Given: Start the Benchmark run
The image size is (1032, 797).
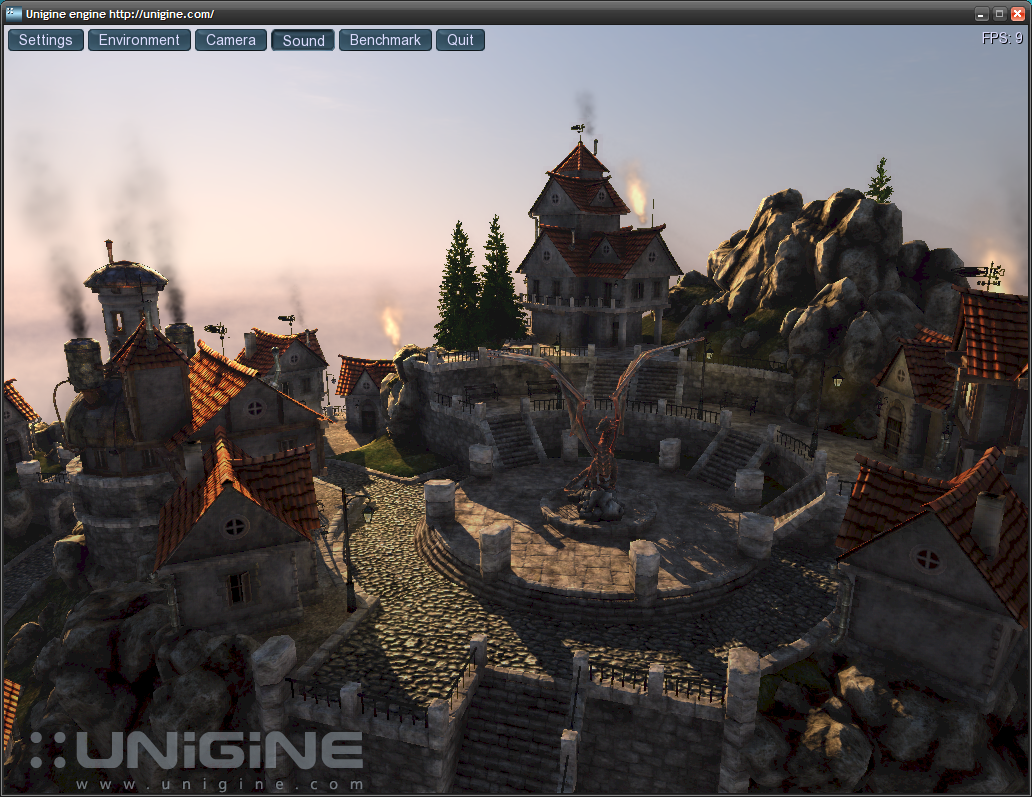Looking at the screenshot, I should tap(385, 40).
